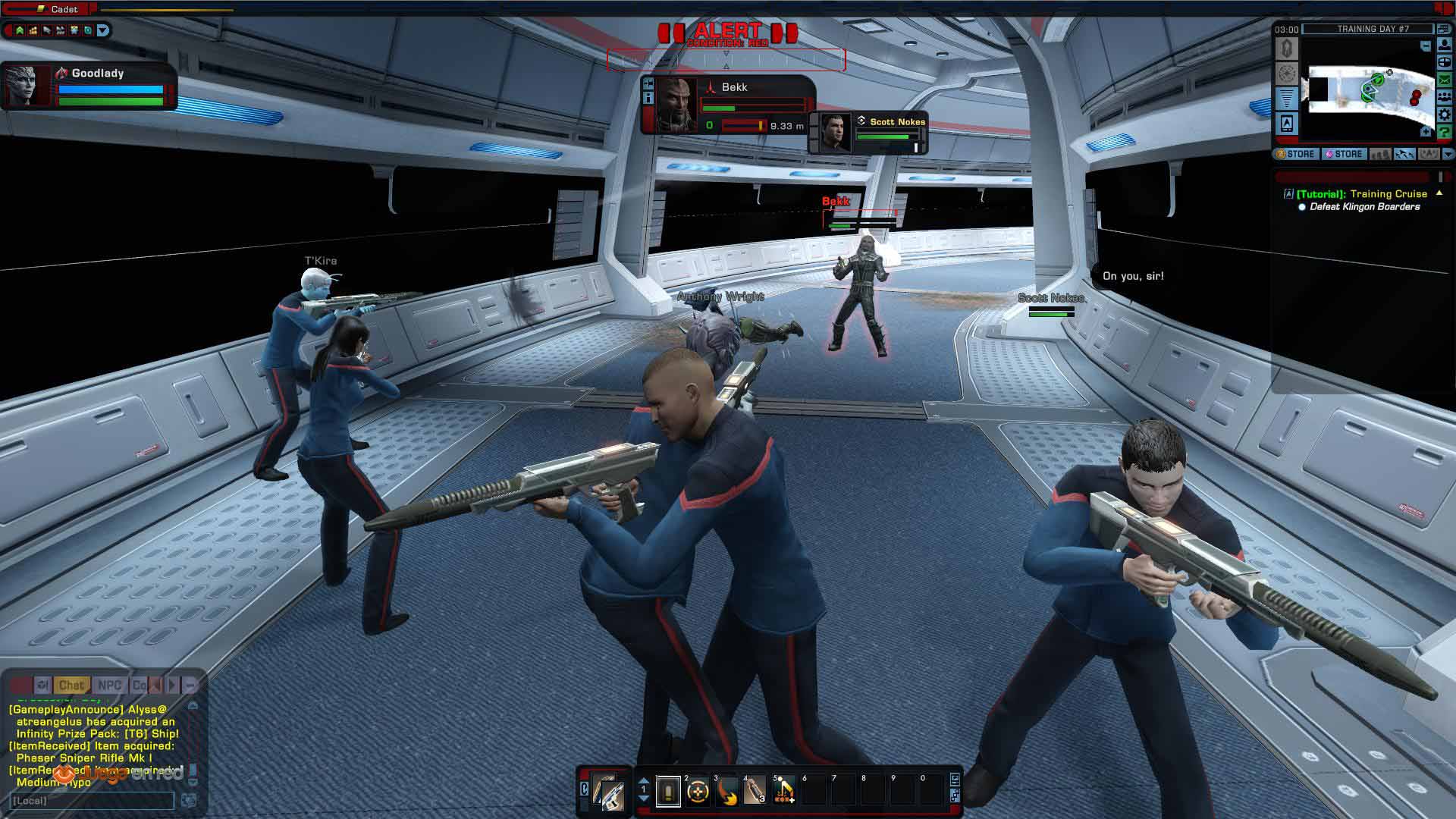
Task: Switch to the NPC chat tab
Action: (109, 685)
